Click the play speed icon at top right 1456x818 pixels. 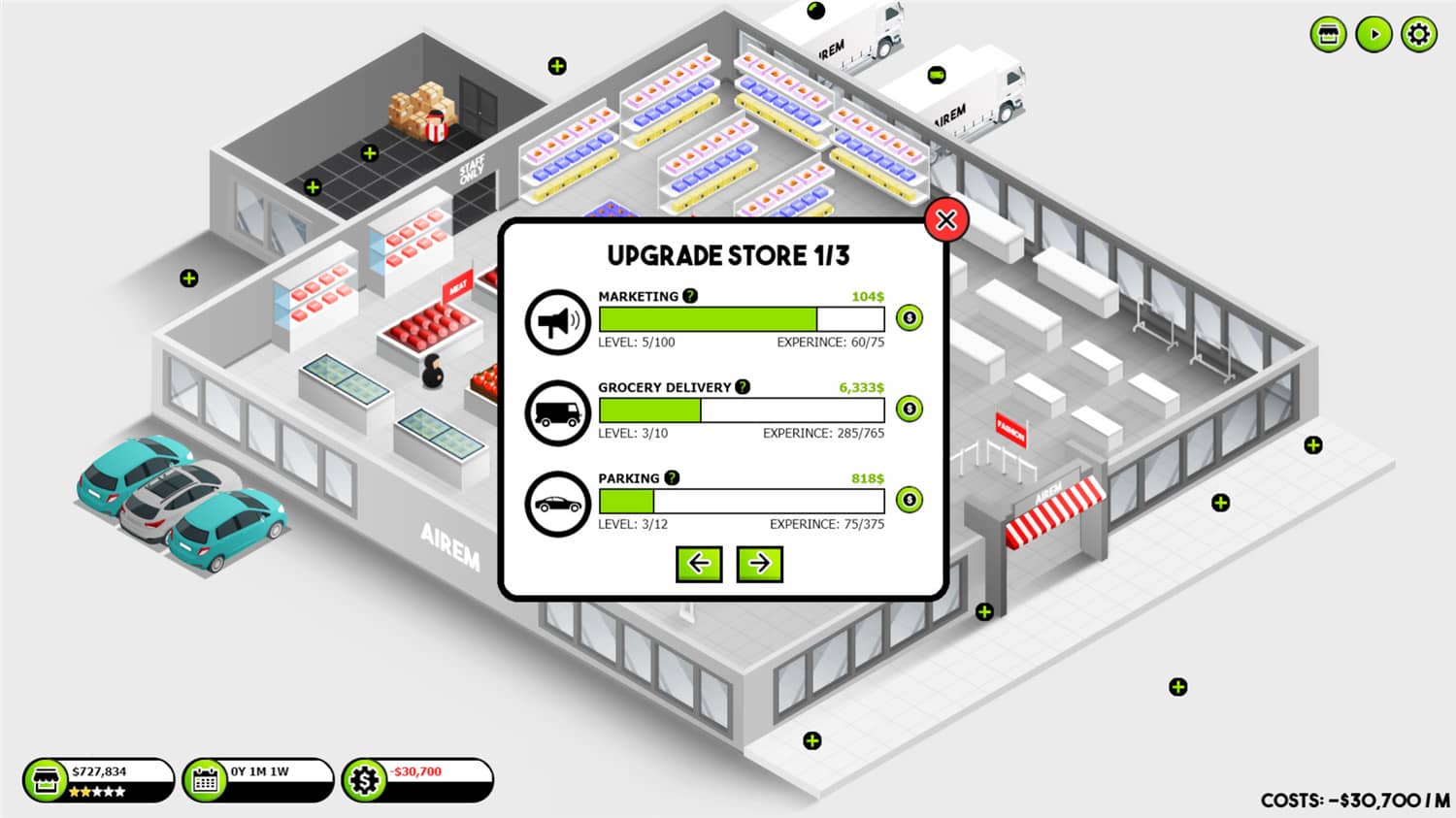[x=1373, y=34]
